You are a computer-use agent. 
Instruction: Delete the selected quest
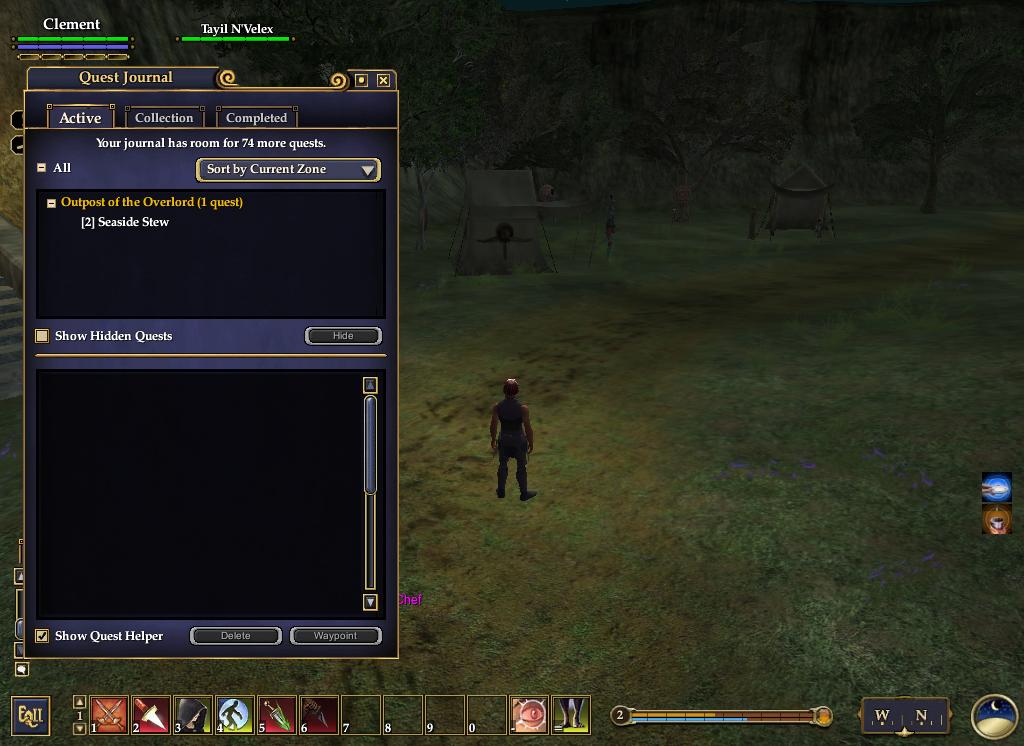(236, 636)
